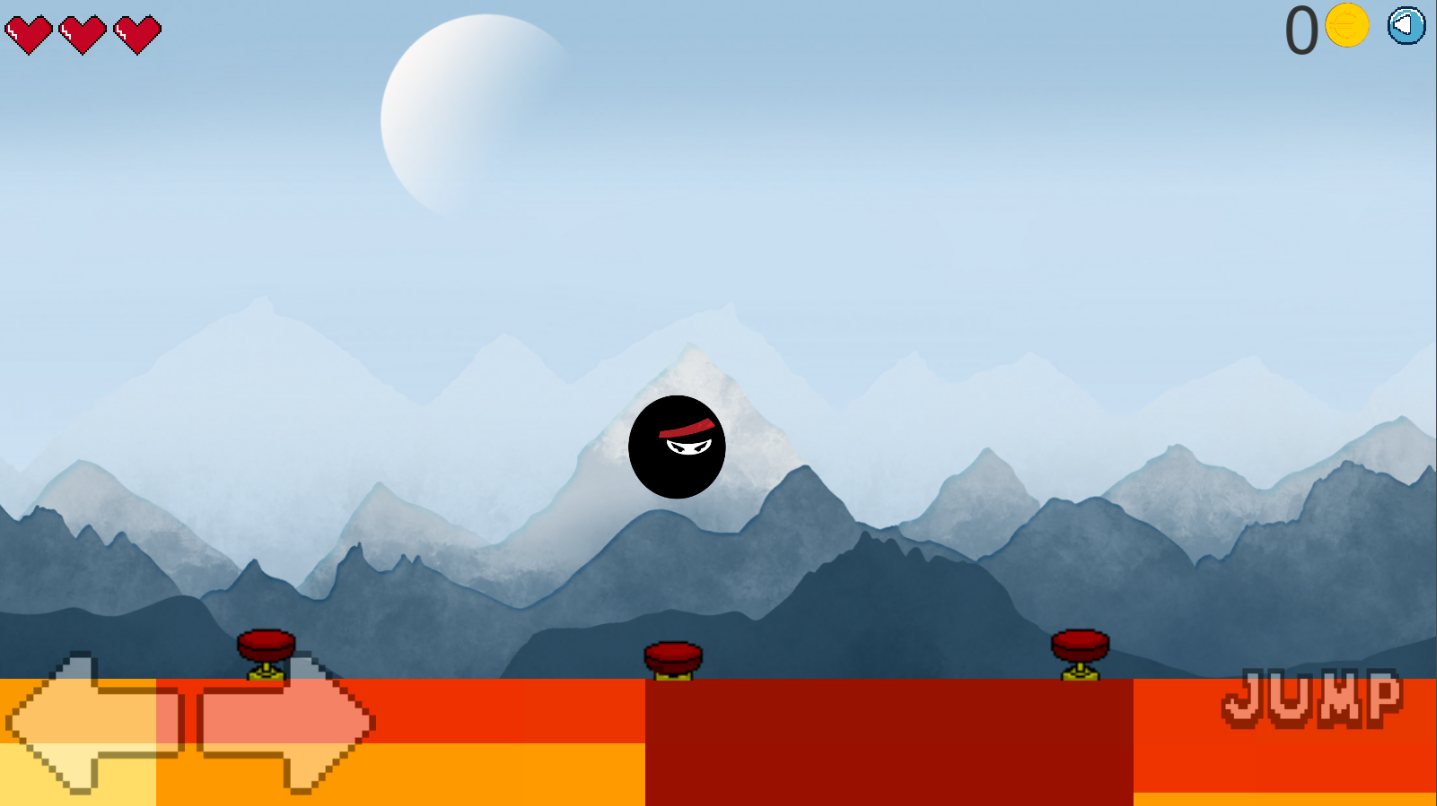Select the ninja ball character
Viewport: 1437px width, 806px height.
point(677,447)
